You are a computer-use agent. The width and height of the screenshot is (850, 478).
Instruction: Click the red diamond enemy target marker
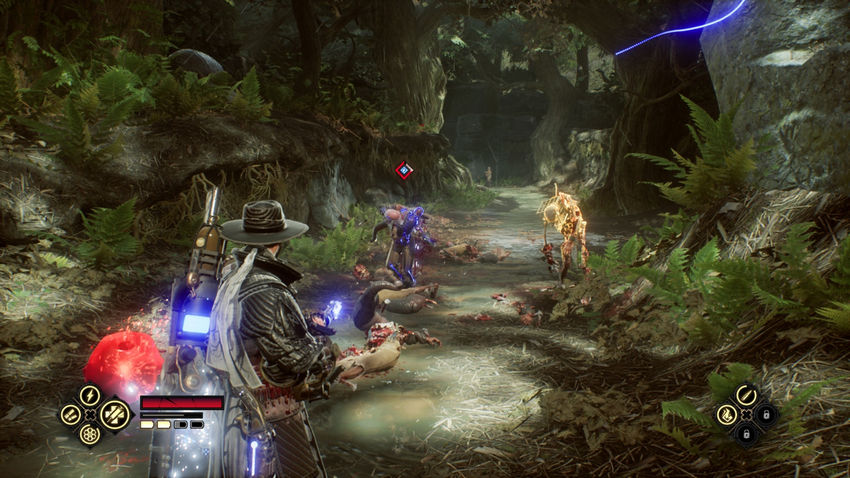coord(404,171)
